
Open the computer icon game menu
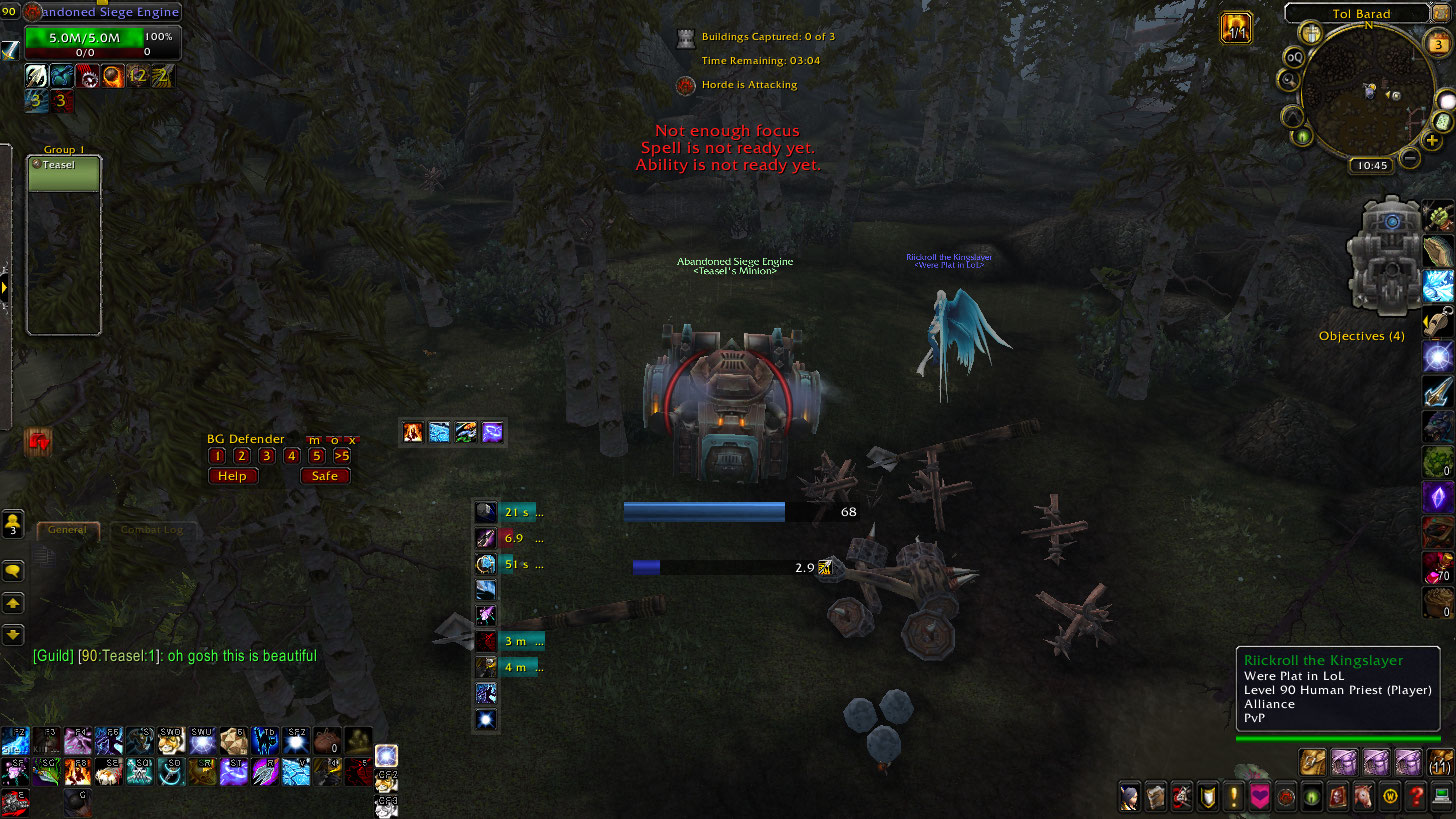pos(1441,797)
